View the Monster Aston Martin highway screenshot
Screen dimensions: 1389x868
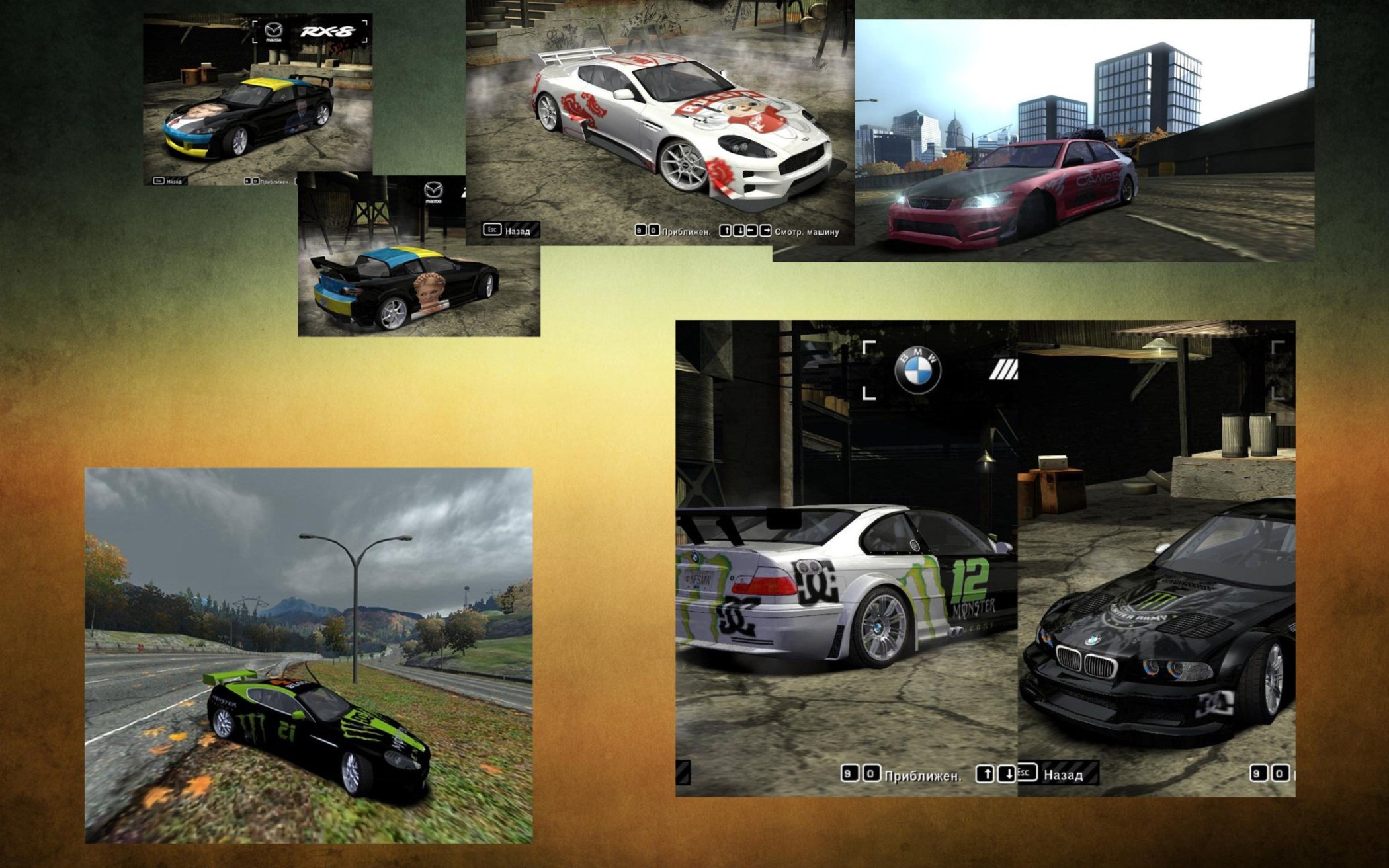pos(308,654)
